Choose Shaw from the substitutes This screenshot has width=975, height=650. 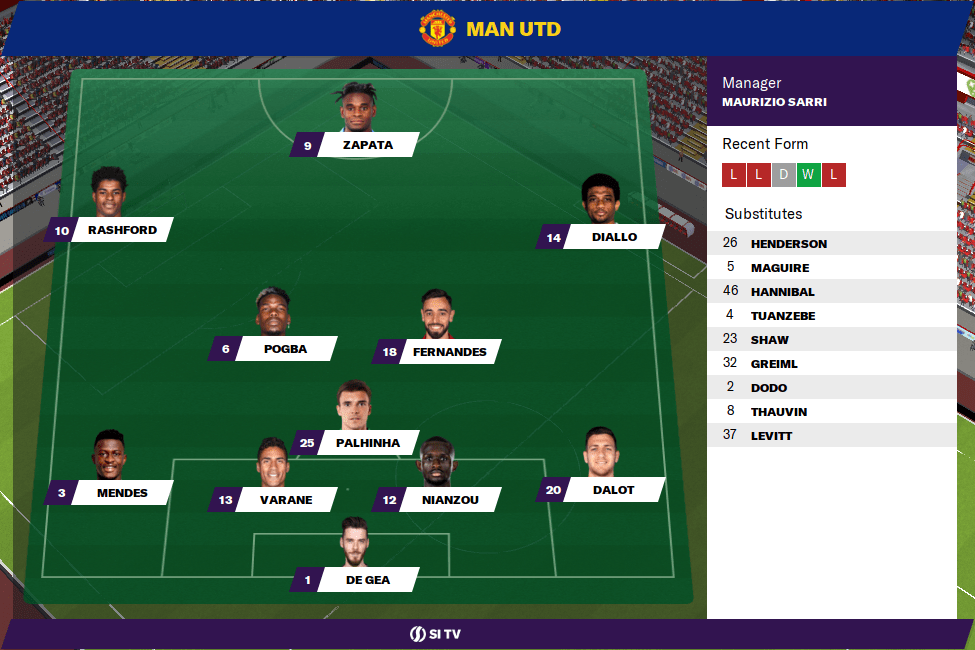832,340
